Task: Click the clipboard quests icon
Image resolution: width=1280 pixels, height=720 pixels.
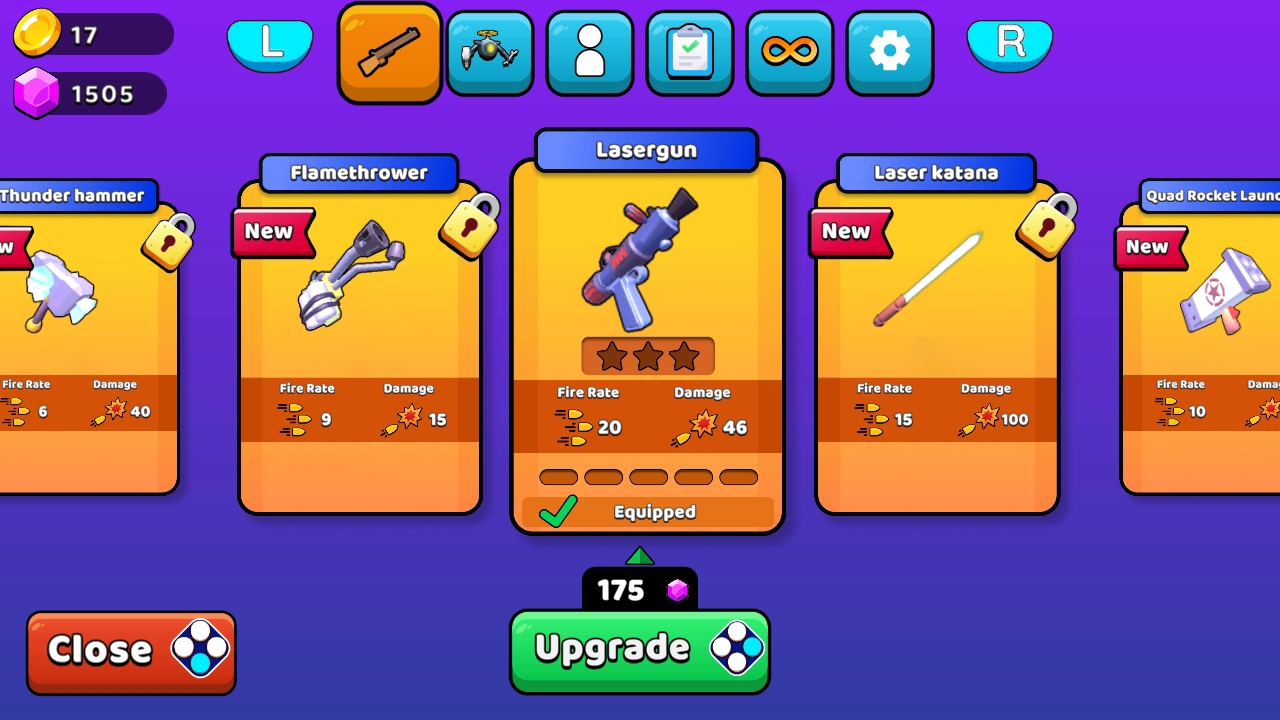Action: [689, 50]
